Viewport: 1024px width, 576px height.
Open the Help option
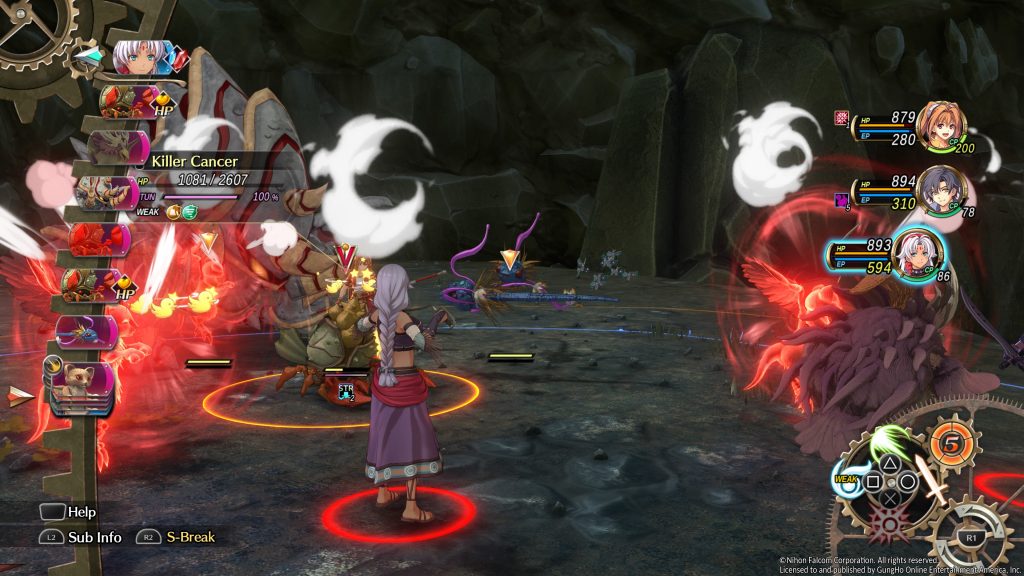coord(68,512)
